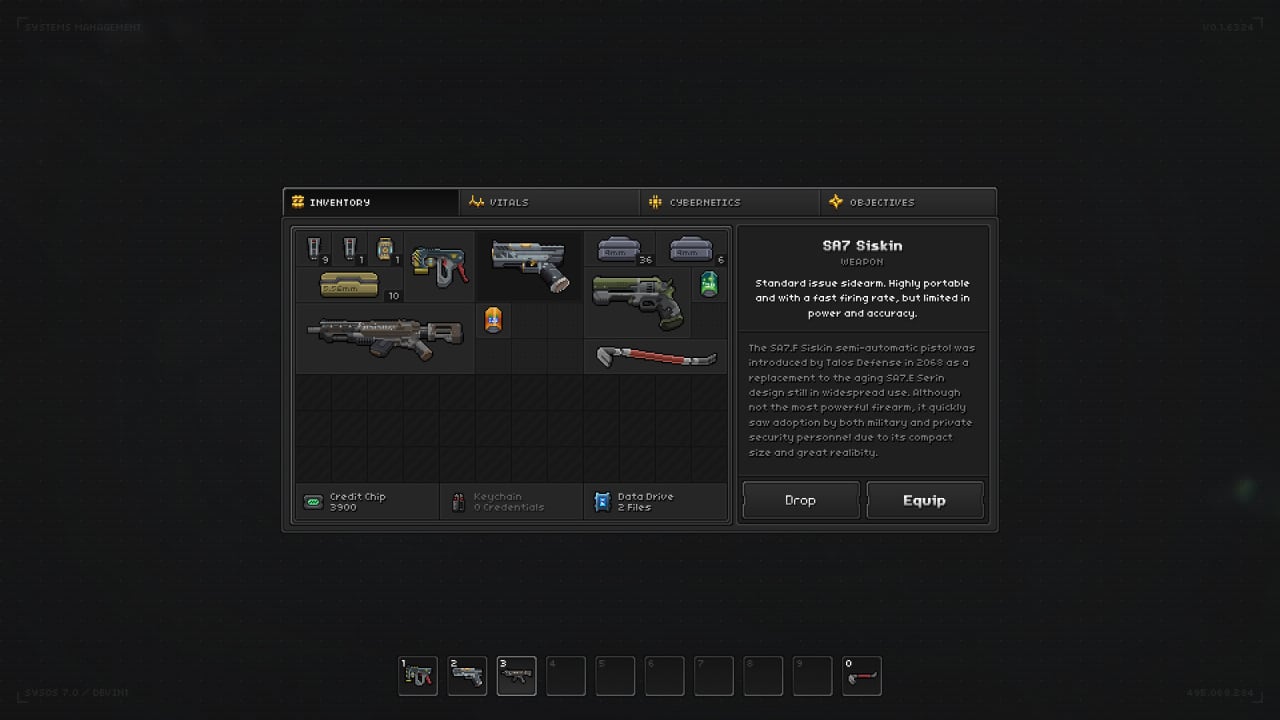
Task: Show the Objectives tab
Action: tap(907, 202)
